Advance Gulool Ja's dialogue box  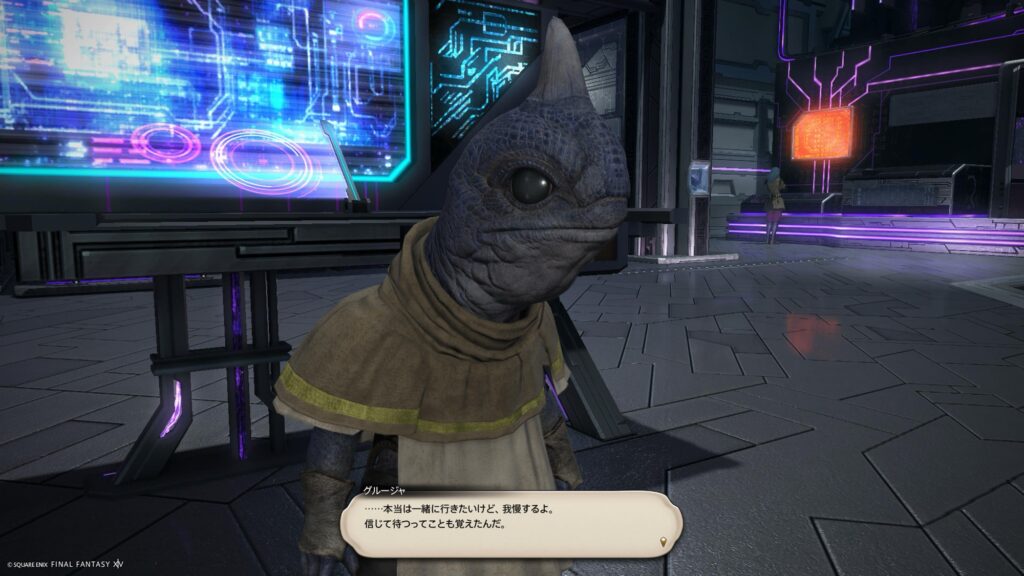click(x=509, y=522)
